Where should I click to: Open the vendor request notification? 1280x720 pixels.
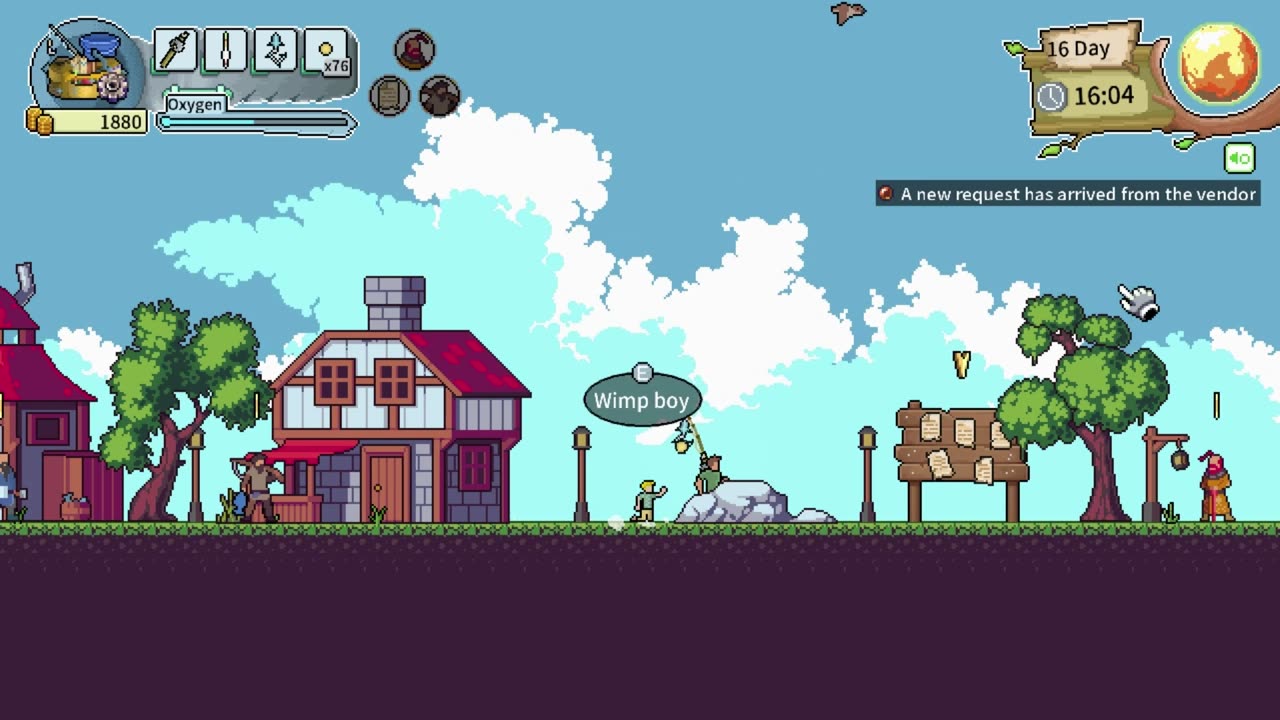(x=1067, y=194)
